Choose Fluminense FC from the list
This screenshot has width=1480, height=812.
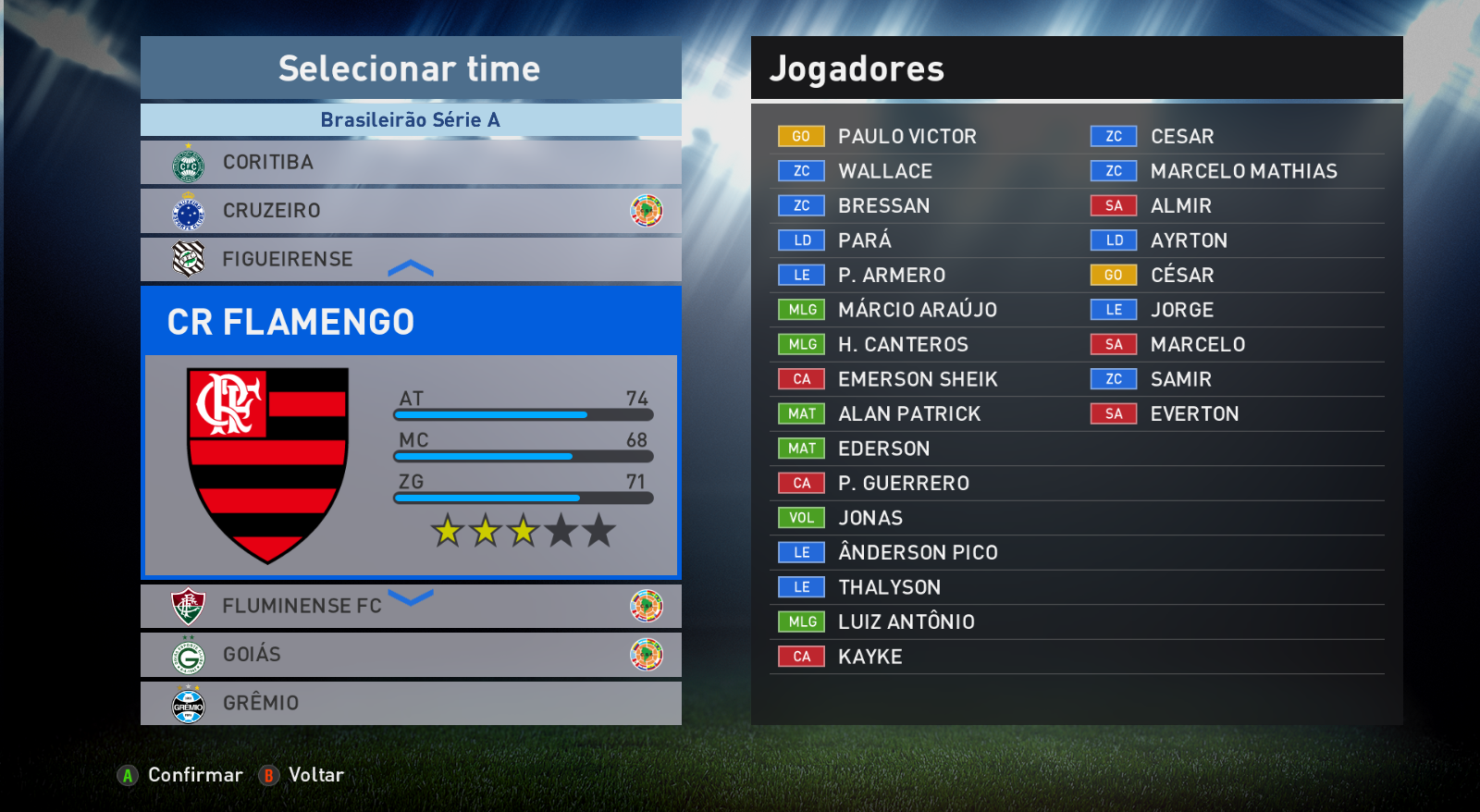(410, 607)
